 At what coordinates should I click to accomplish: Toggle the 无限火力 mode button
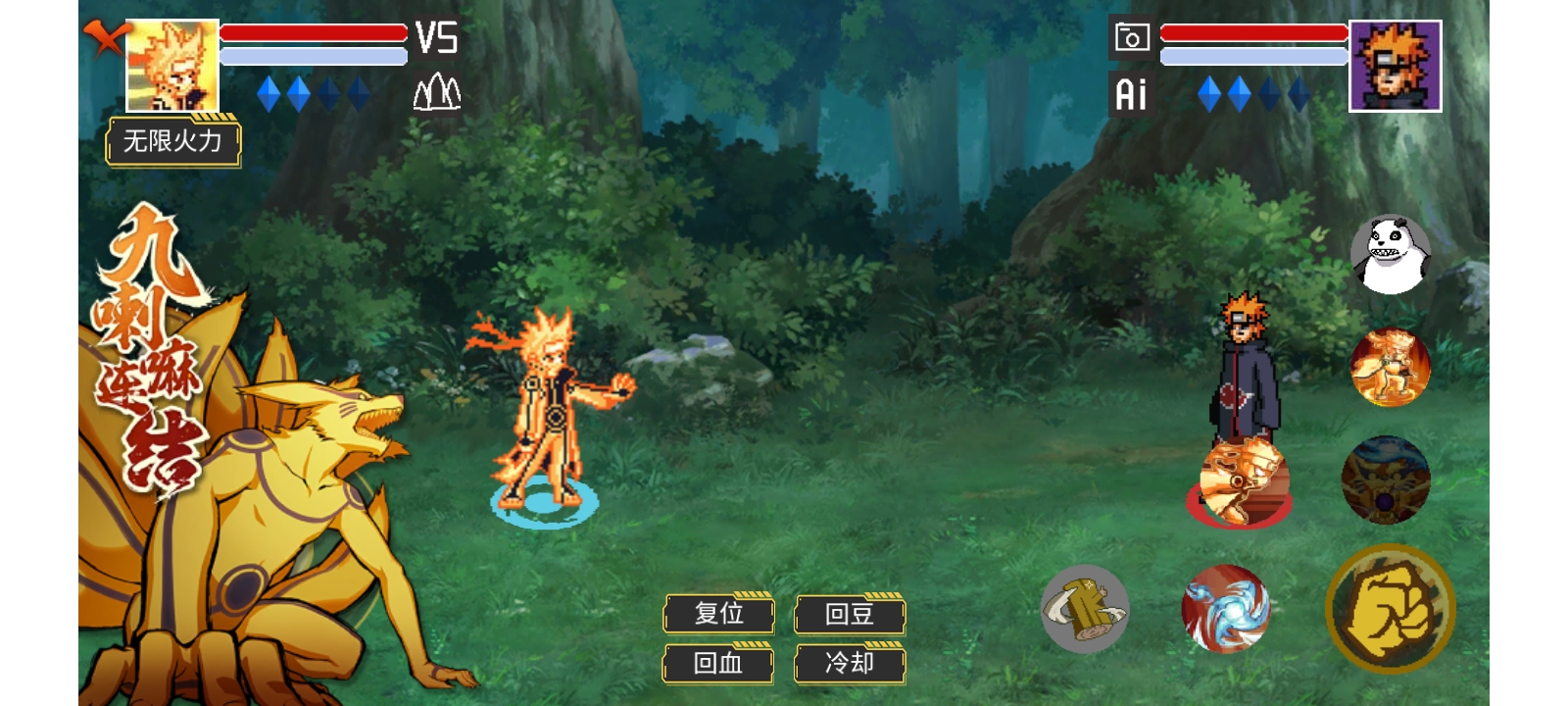point(172,142)
